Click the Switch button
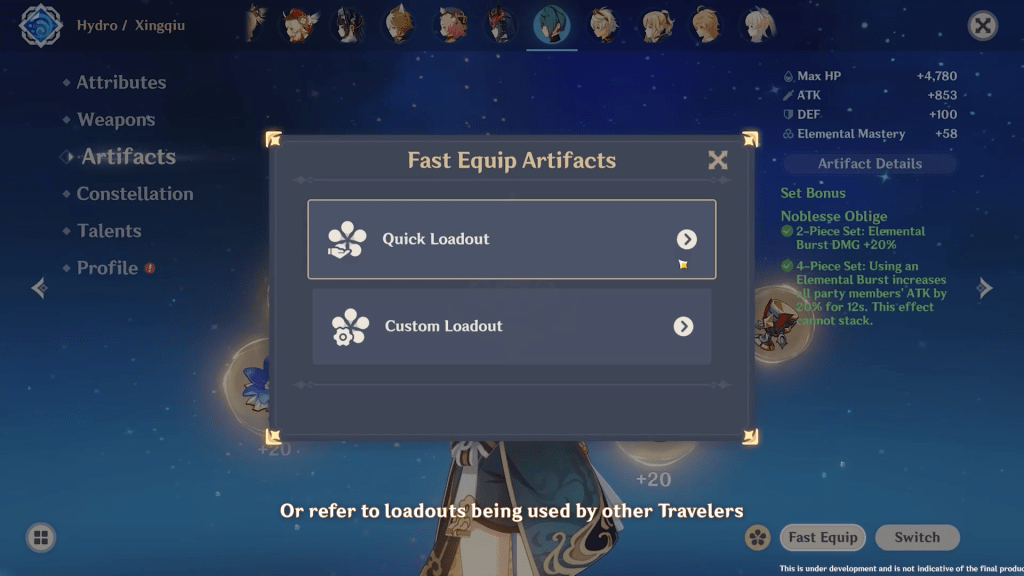 (917, 537)
